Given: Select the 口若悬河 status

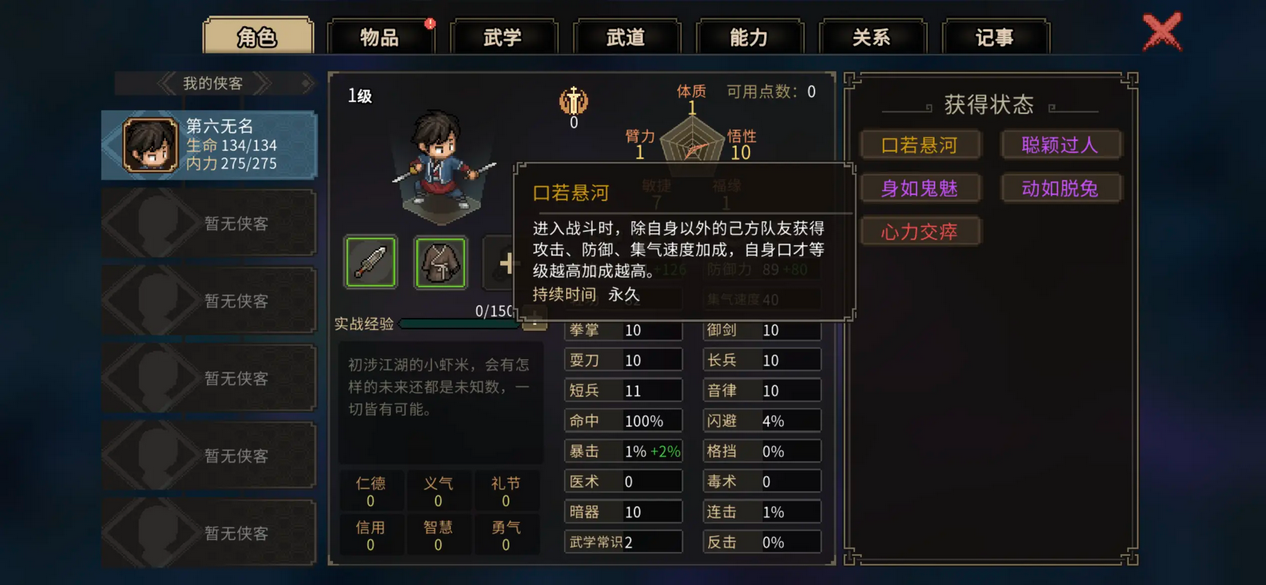Looking at the screenshot, I should pyautogui.click(x=919, y=145).
